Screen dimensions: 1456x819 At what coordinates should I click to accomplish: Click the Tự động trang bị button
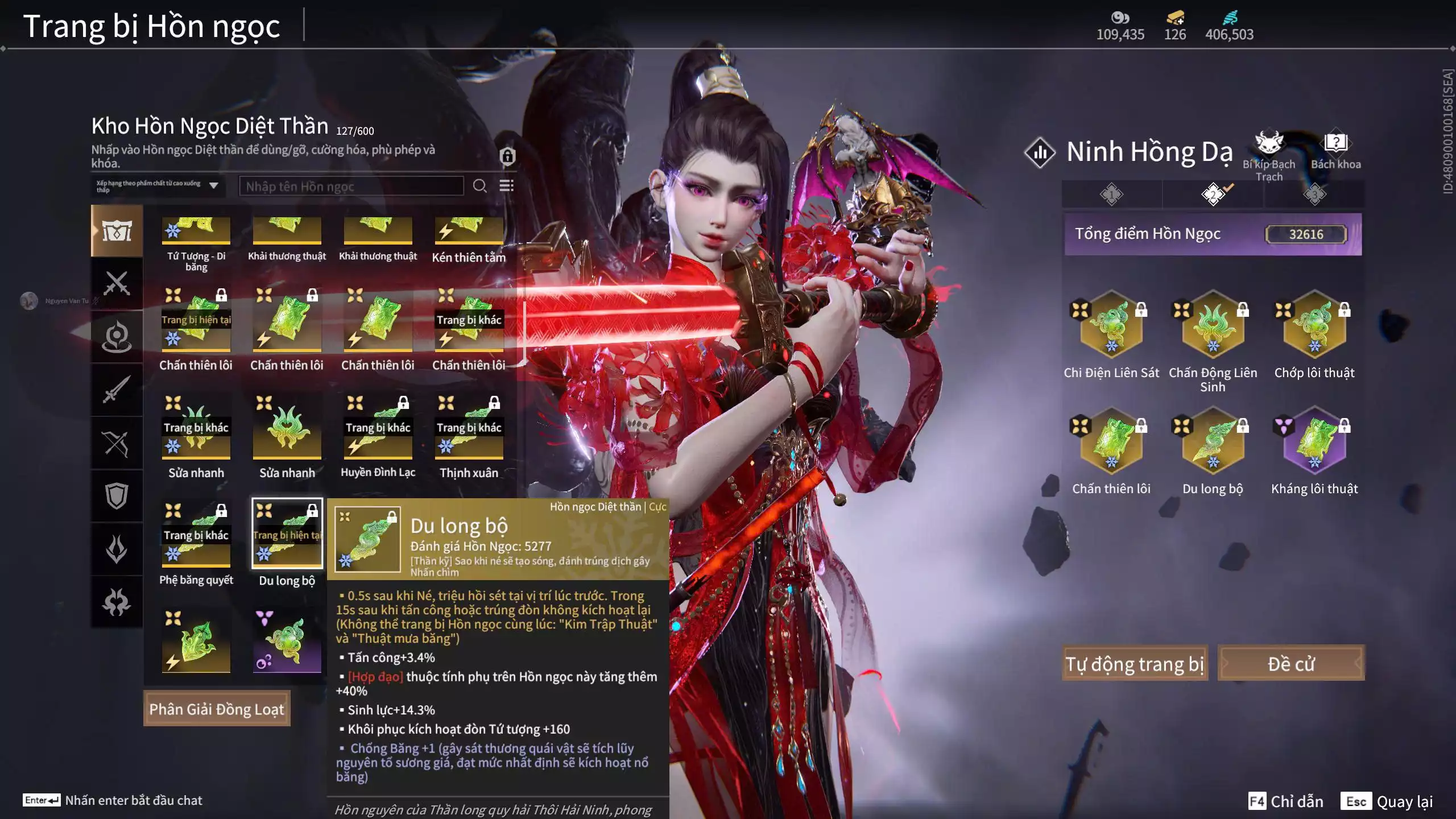pyautogui.click(x=1135, y=664)
